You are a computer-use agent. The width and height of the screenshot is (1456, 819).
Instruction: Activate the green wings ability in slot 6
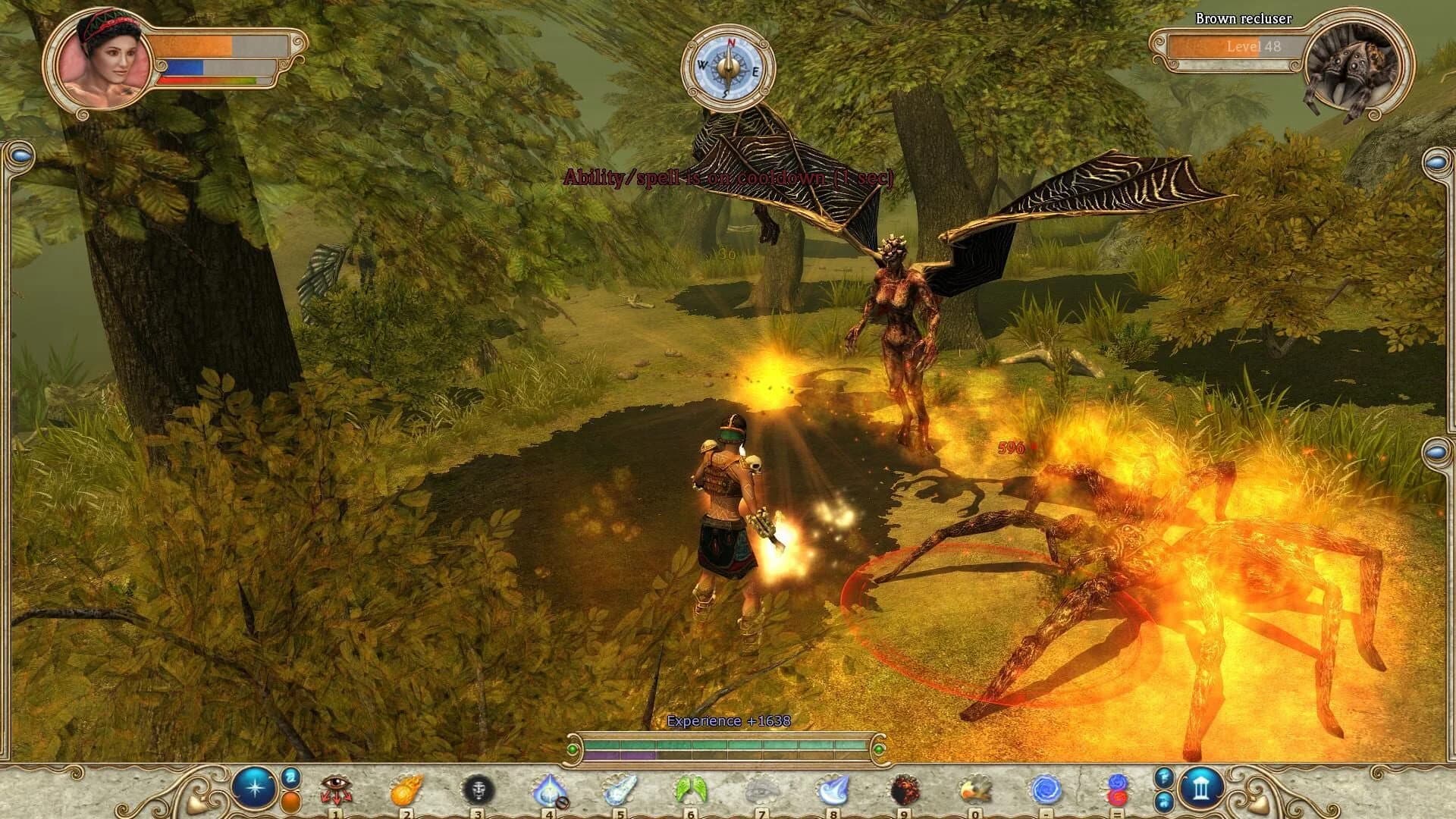pyautogui.click(x=690, y=789)
